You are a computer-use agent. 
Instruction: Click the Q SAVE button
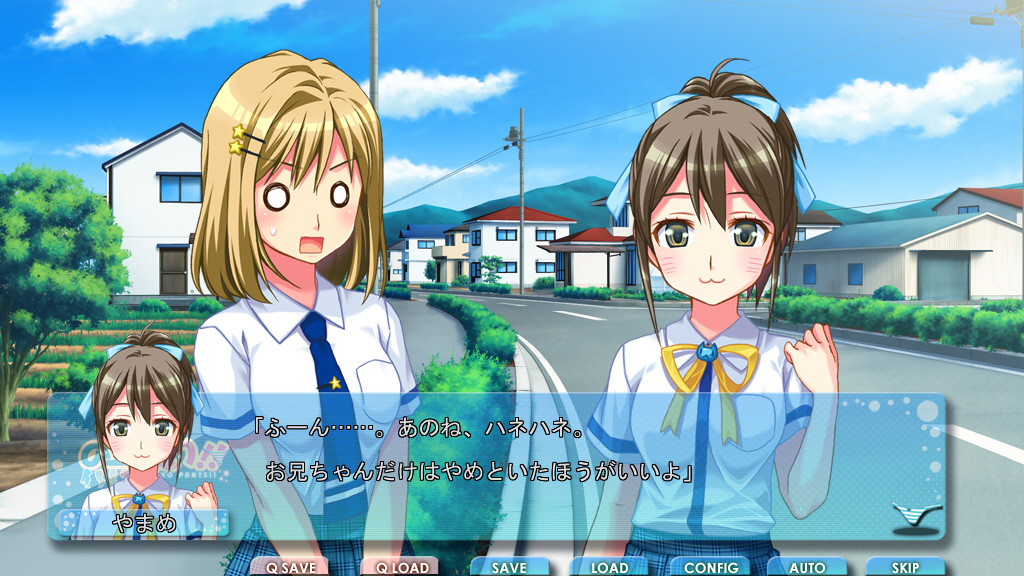pos(290,567)
